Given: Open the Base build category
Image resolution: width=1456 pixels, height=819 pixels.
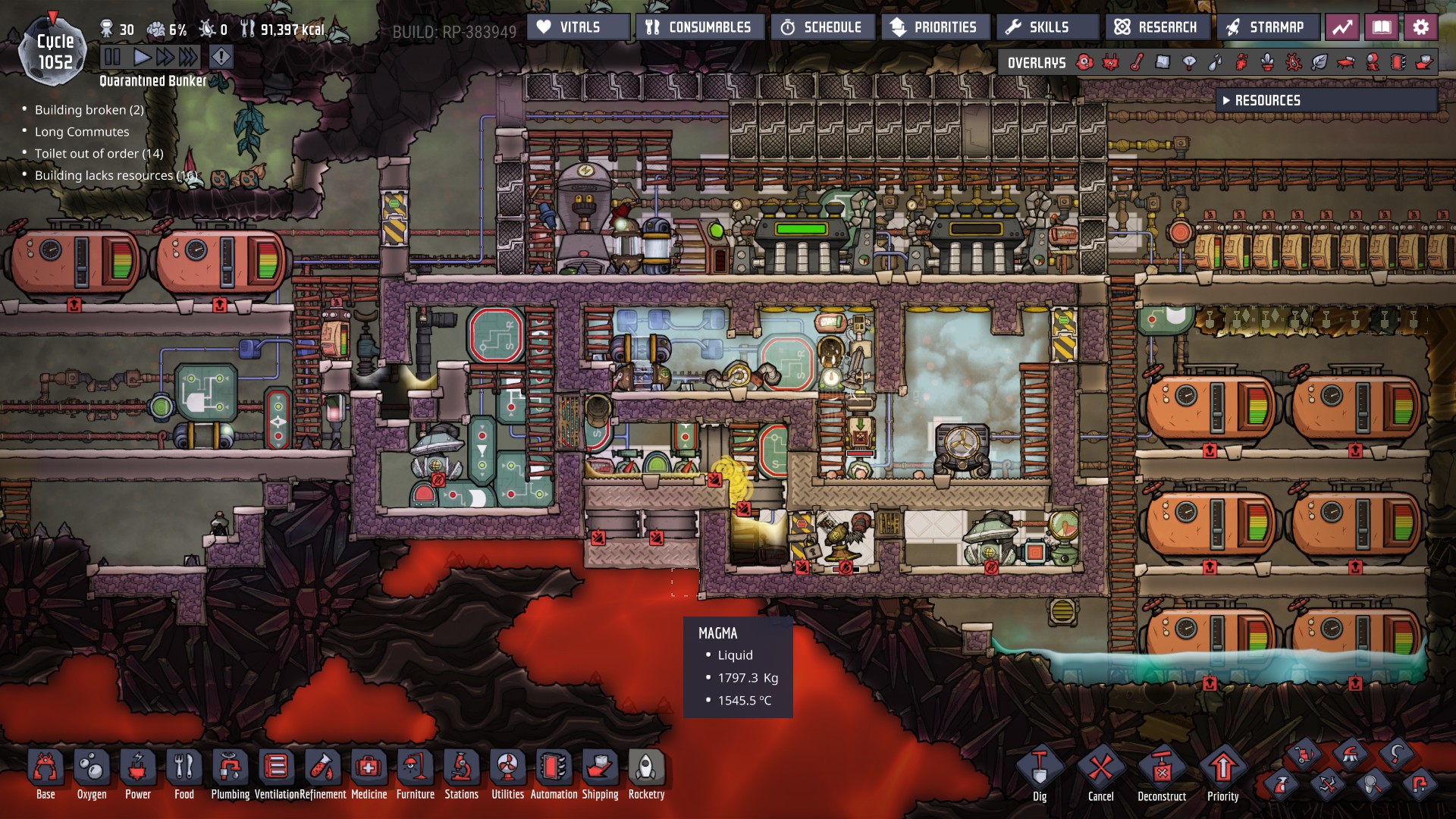Looking at the screenshot, I should point(45,773).
